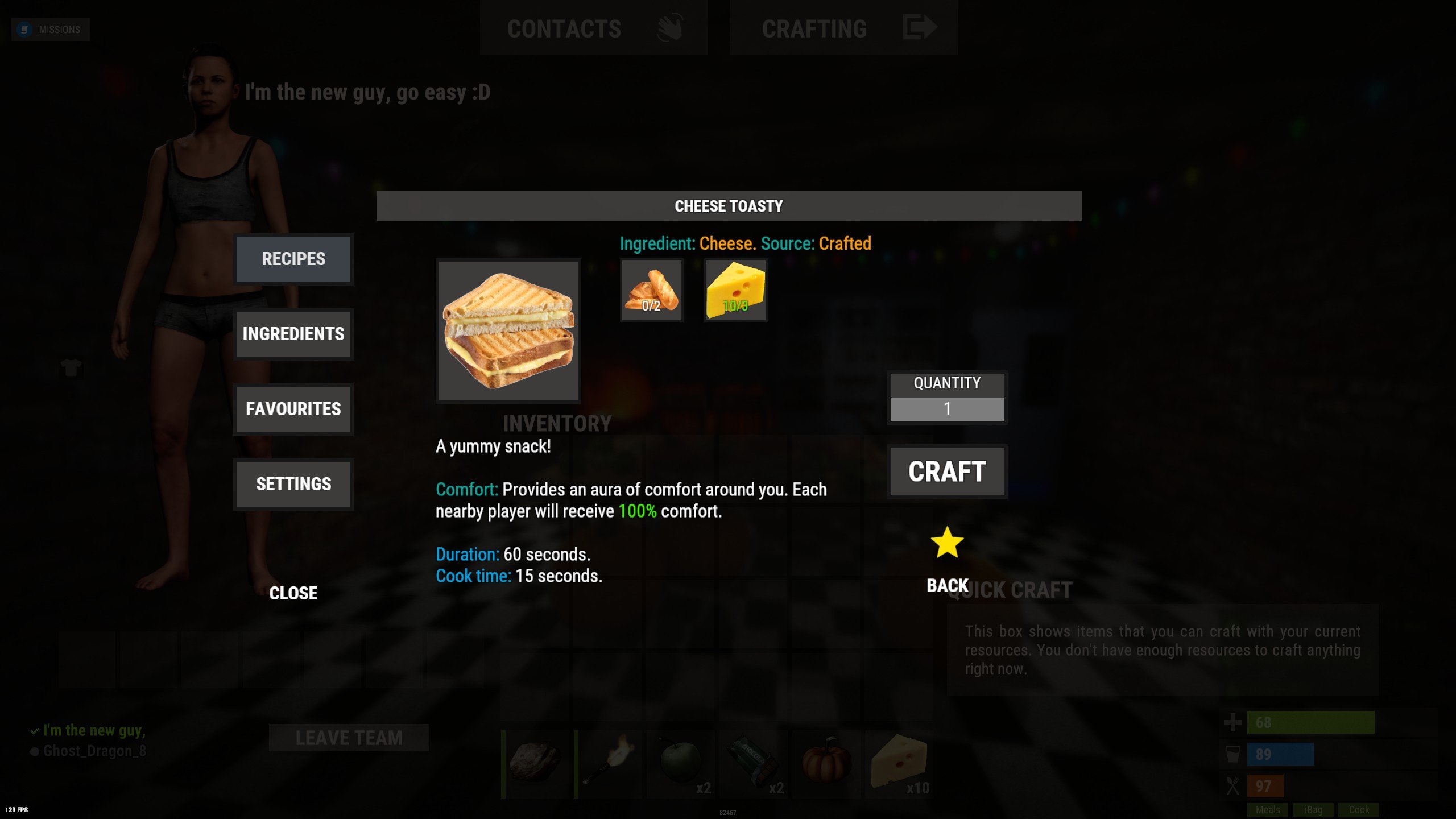The height and width of the screenshot is (819, 1456).
Task: Click the Cheese Toasty sandwich image
Action: [x=508, y=331]
